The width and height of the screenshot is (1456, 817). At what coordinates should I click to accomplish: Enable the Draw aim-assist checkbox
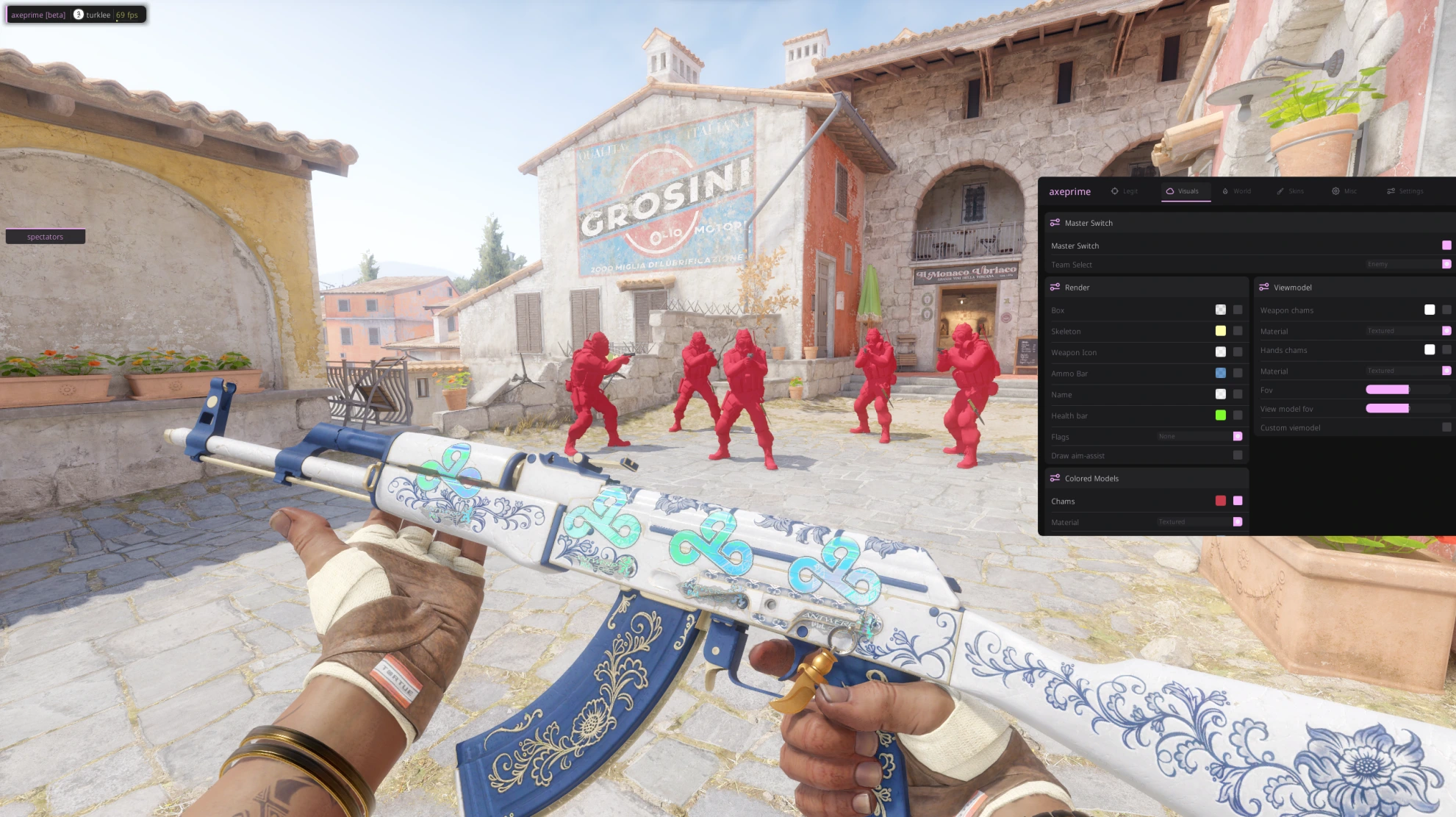(x=1239, y=455)
